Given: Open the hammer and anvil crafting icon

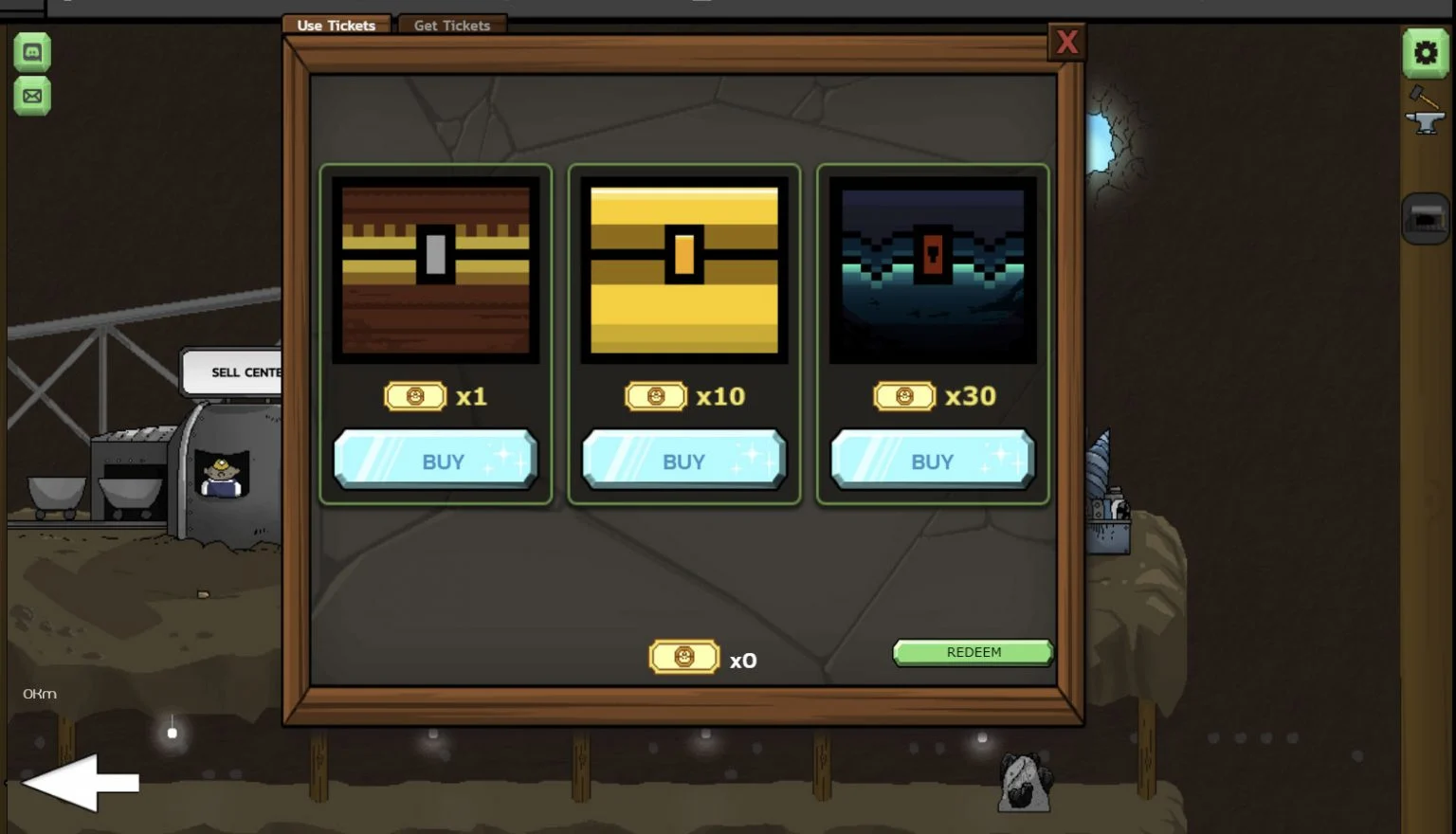Looking at the screenshot, I should (1424, 112).
